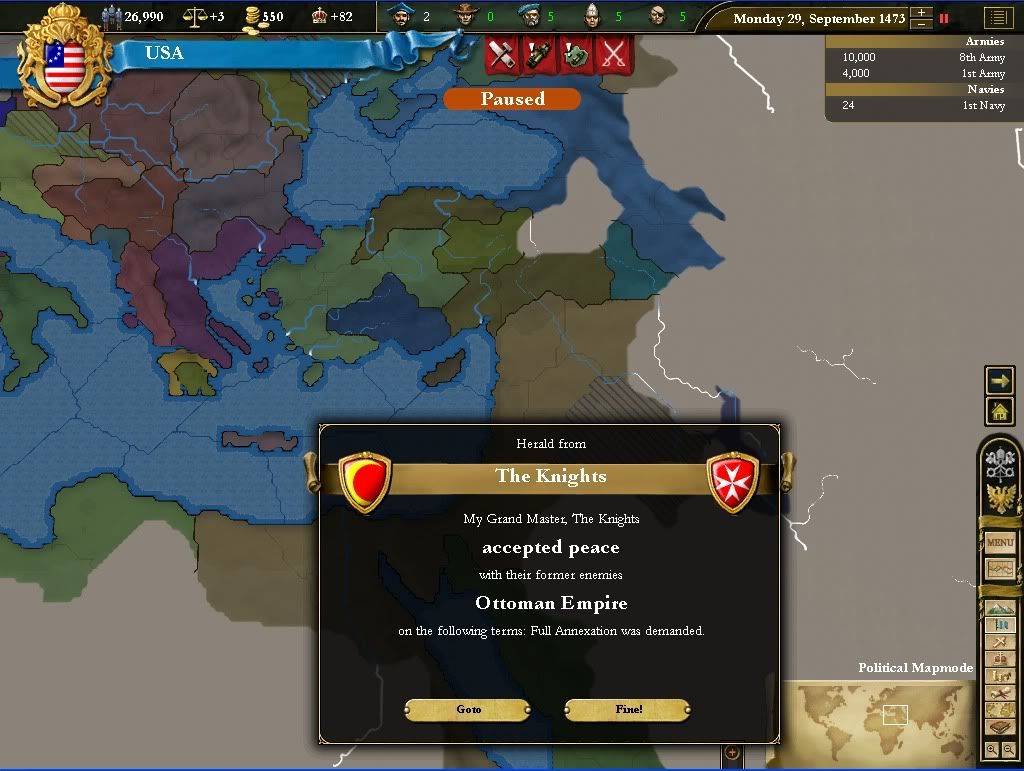Decrease game speed with the minus button
1024x771 pixels.
[921, 24]
